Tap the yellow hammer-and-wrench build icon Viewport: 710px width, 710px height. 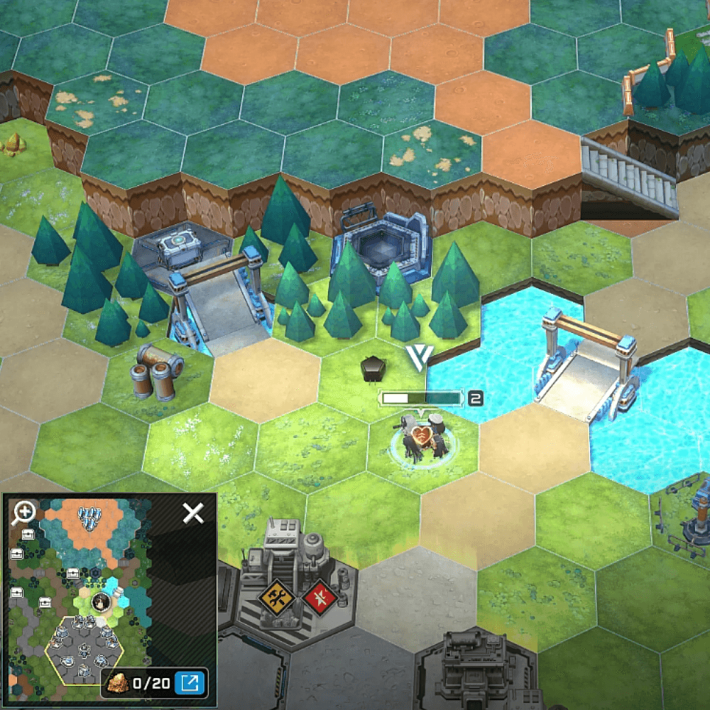pyautogui.click(x=276, y=597)
